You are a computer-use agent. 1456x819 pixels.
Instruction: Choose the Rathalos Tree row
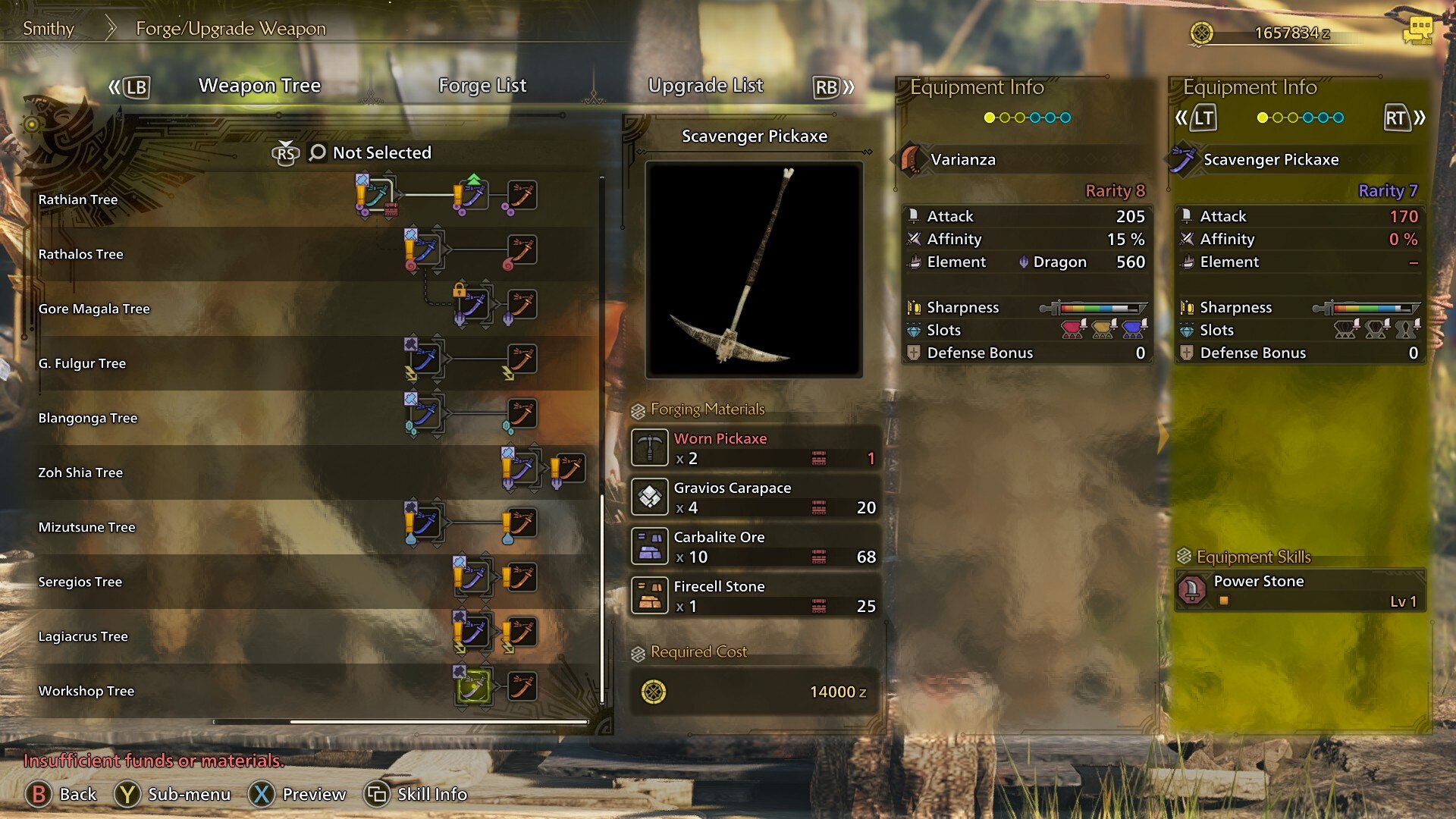pos(80,254)
